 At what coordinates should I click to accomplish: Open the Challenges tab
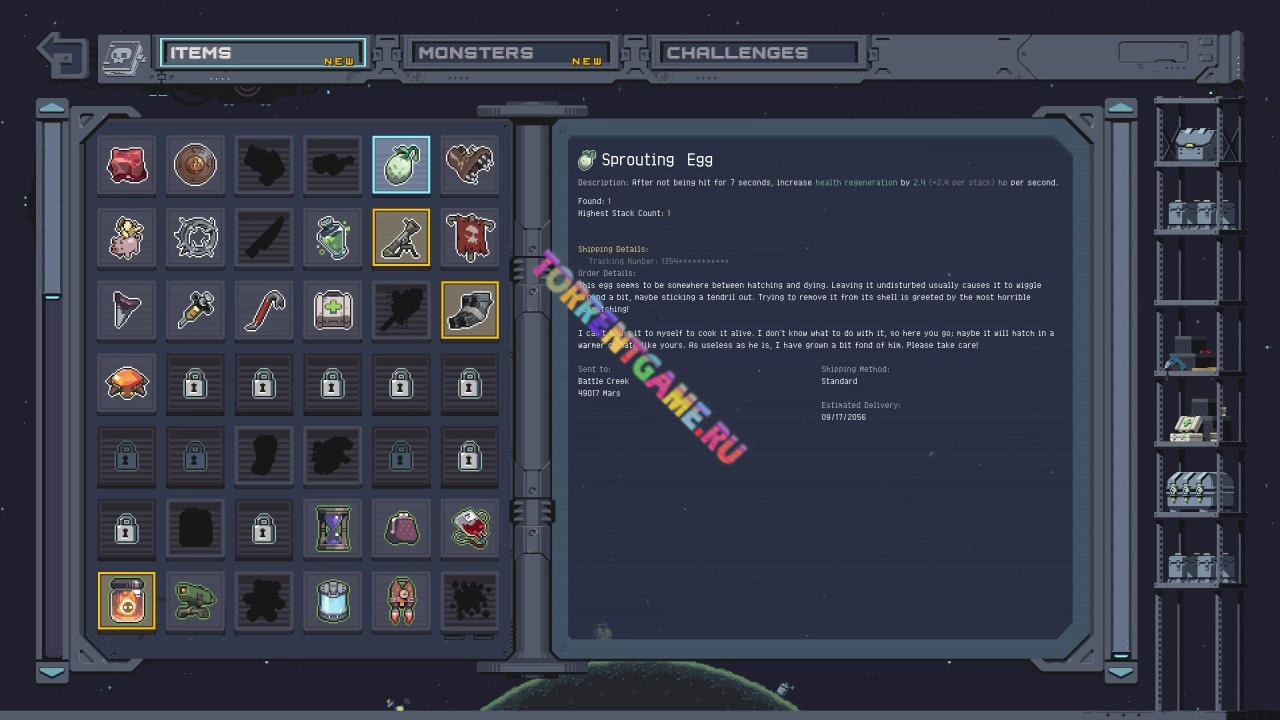coord(755,53)
